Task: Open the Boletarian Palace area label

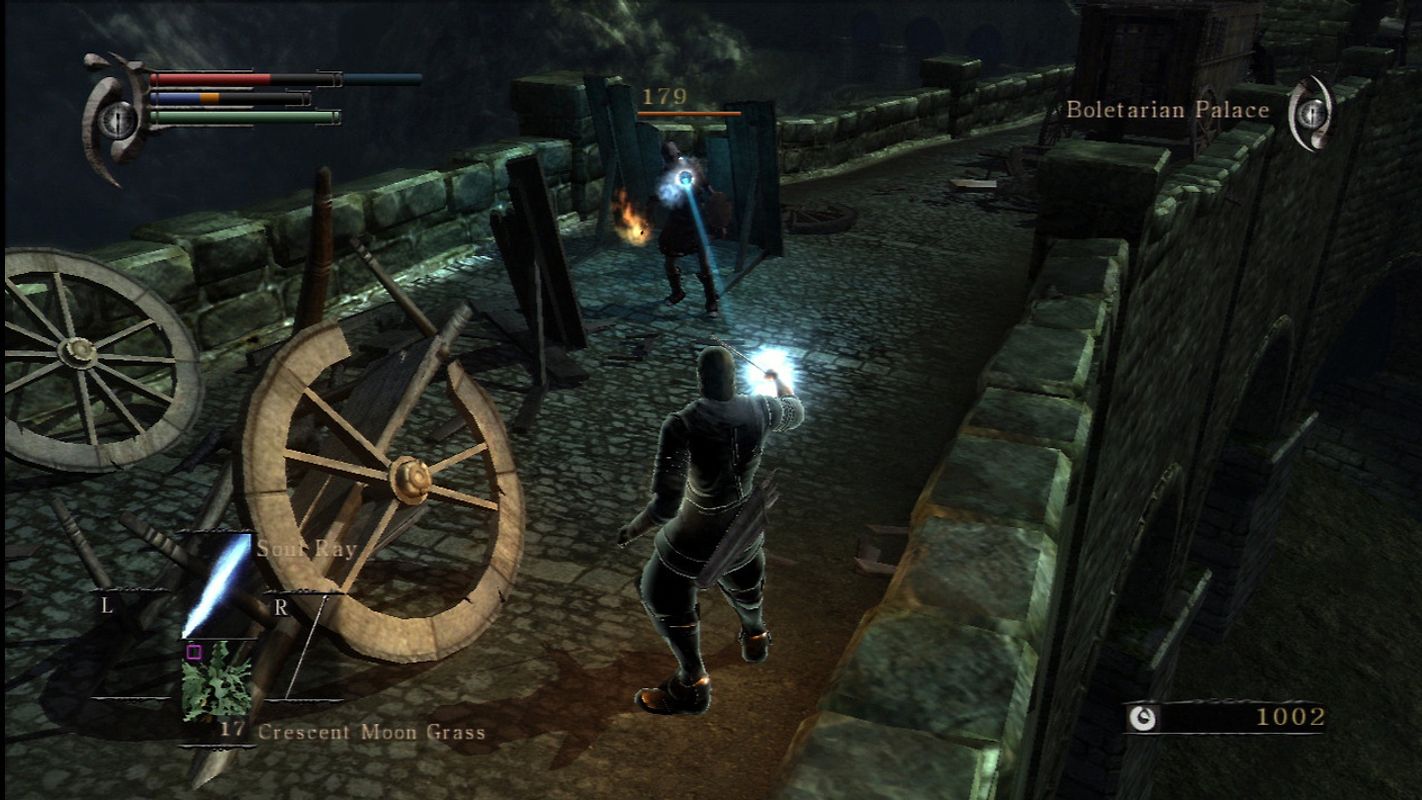Action: (x=1168, y=110)
